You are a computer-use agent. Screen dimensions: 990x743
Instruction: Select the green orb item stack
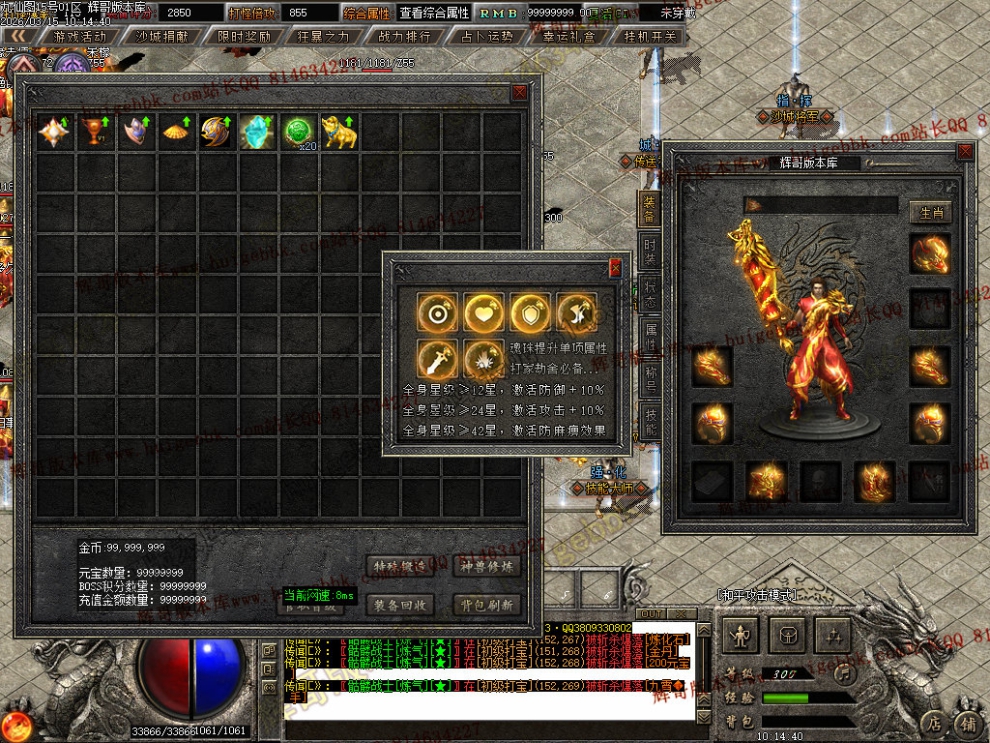pyautogui.click(x=299, y=133)
